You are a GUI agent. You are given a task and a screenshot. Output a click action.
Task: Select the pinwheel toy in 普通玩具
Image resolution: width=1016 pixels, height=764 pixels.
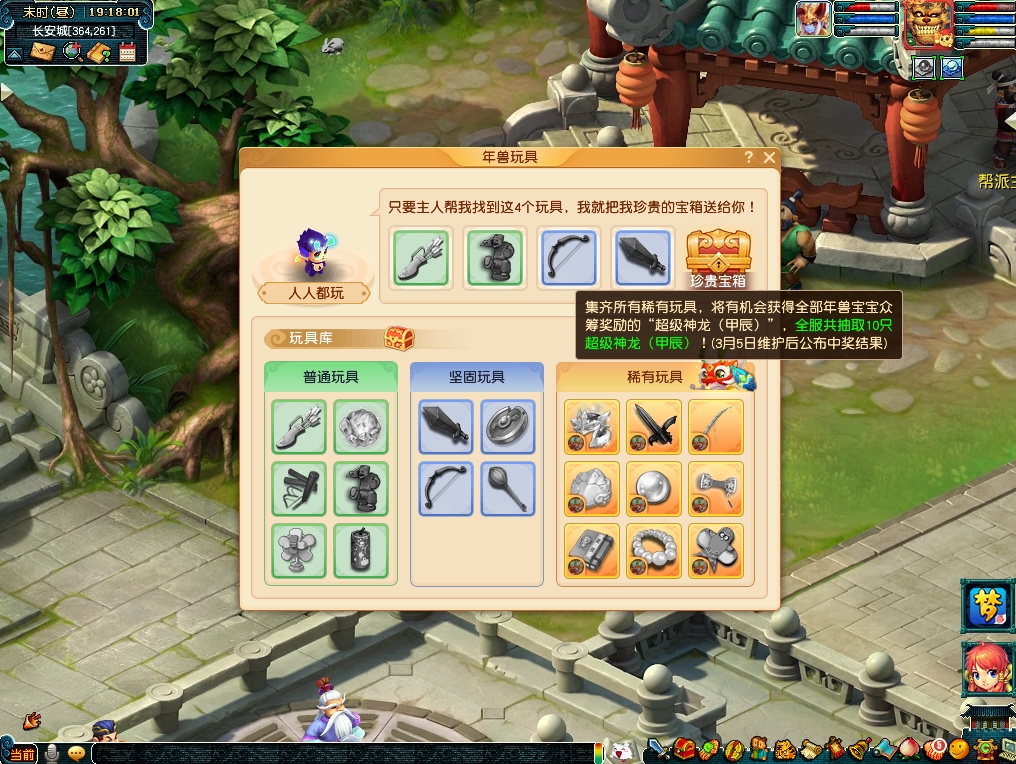coord(299,551)
